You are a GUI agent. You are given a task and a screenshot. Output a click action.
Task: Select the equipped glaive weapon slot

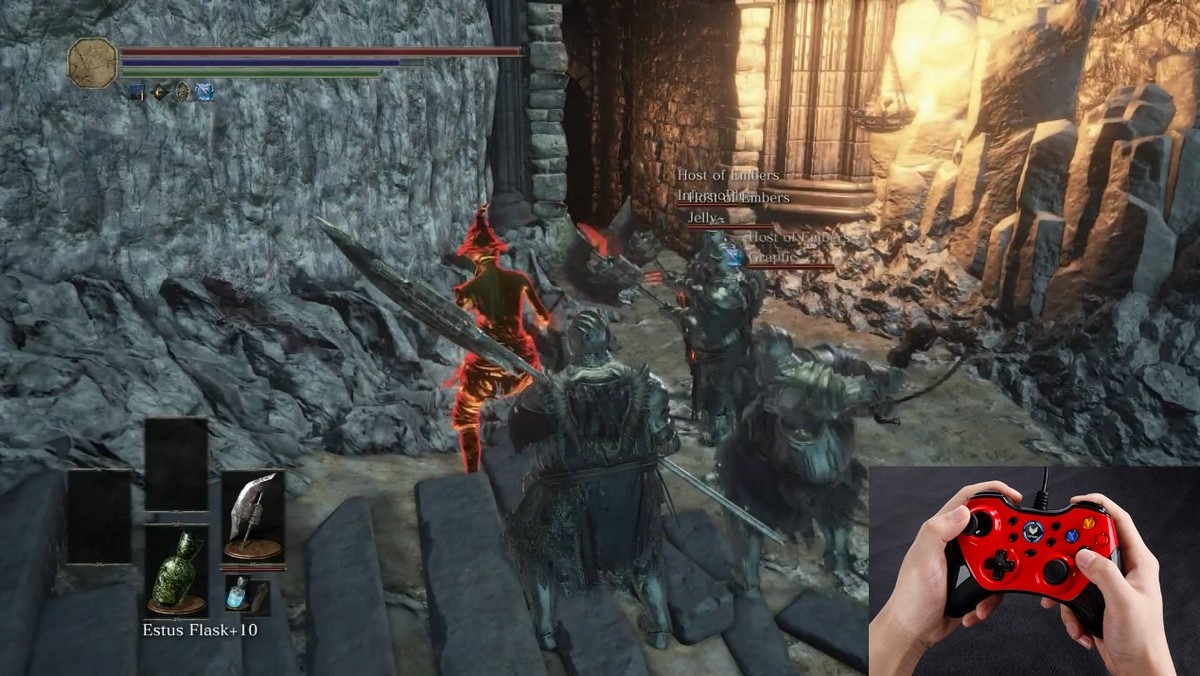[x=252, y=516]
